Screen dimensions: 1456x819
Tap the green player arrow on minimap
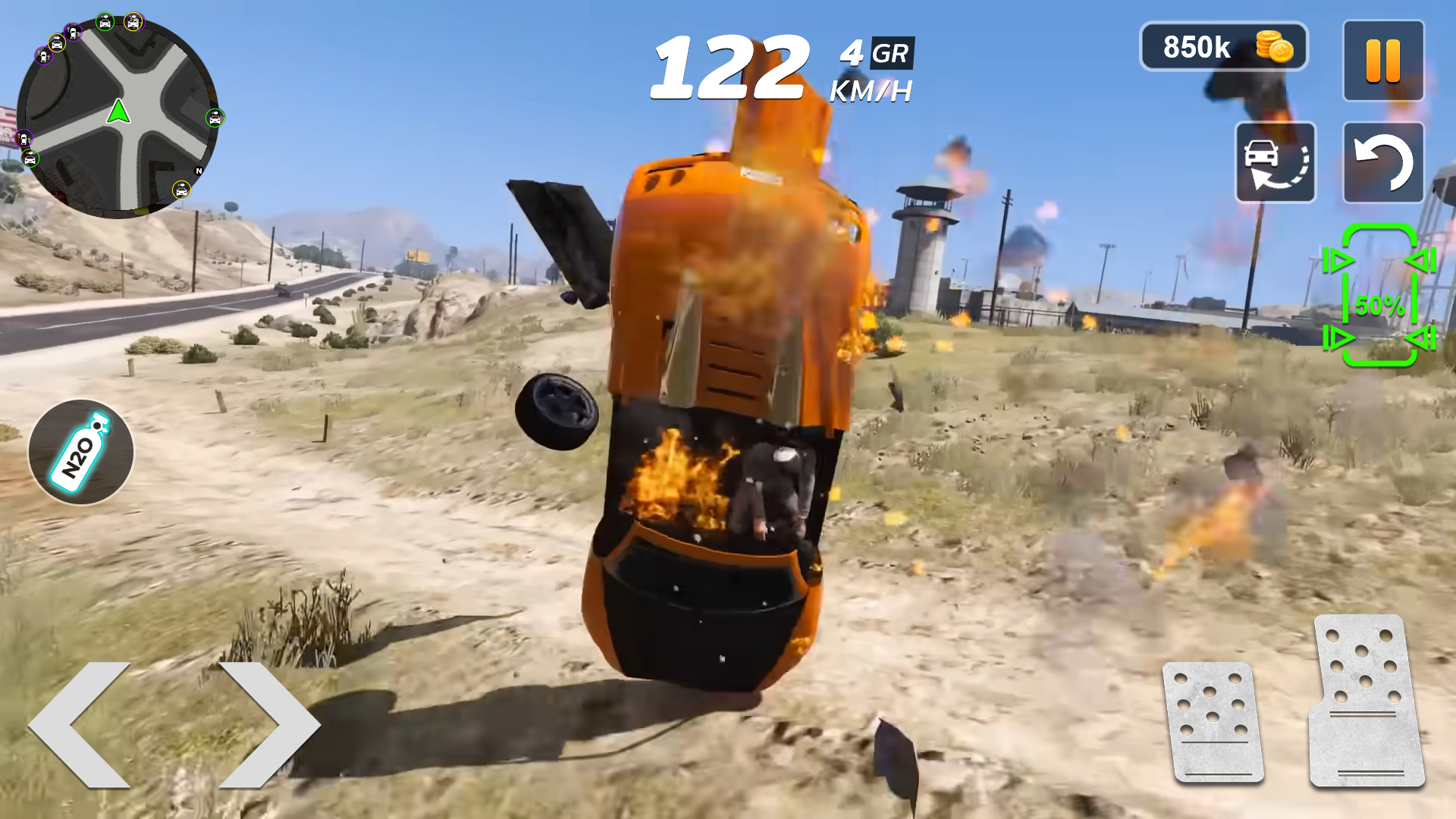tap(118, 112)
